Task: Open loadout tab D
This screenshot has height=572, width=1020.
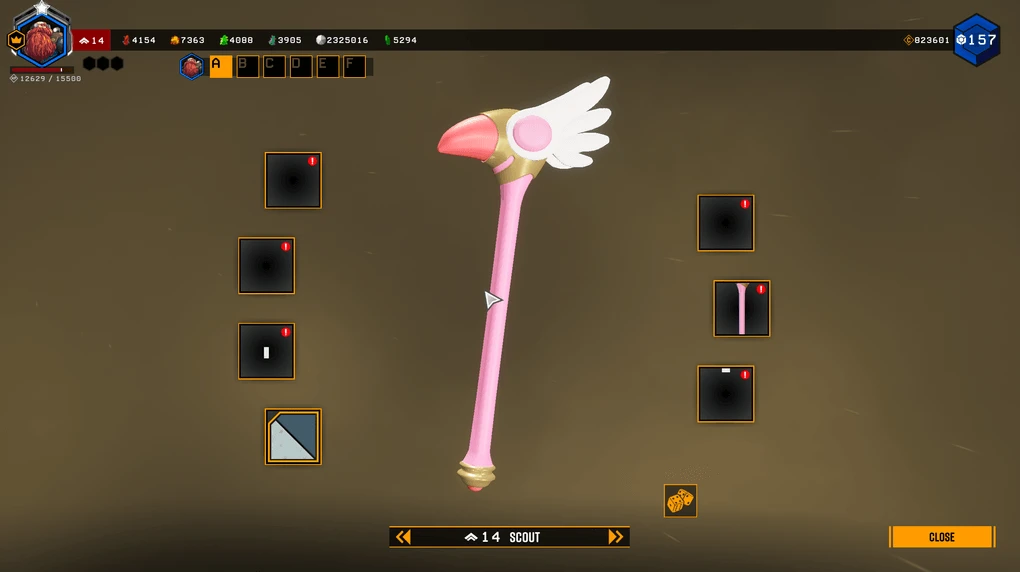Action: (301, 67)
